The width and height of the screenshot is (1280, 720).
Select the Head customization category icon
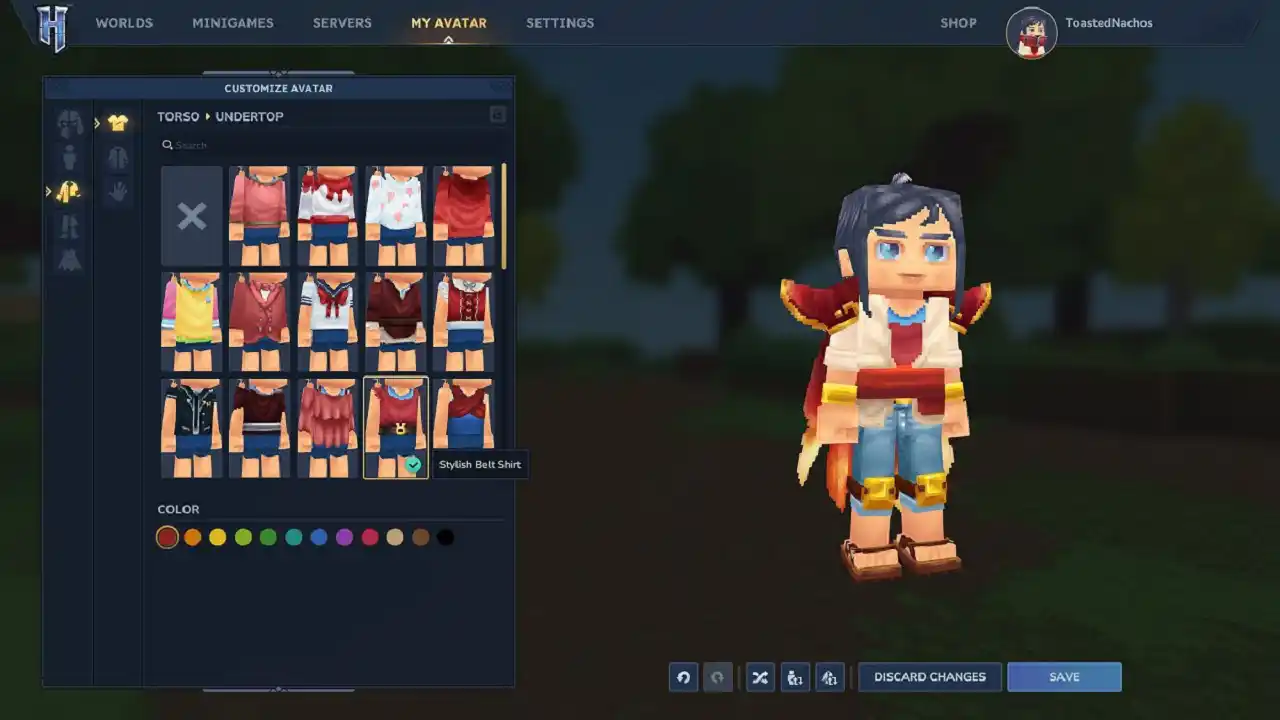[x=68, y=122]
